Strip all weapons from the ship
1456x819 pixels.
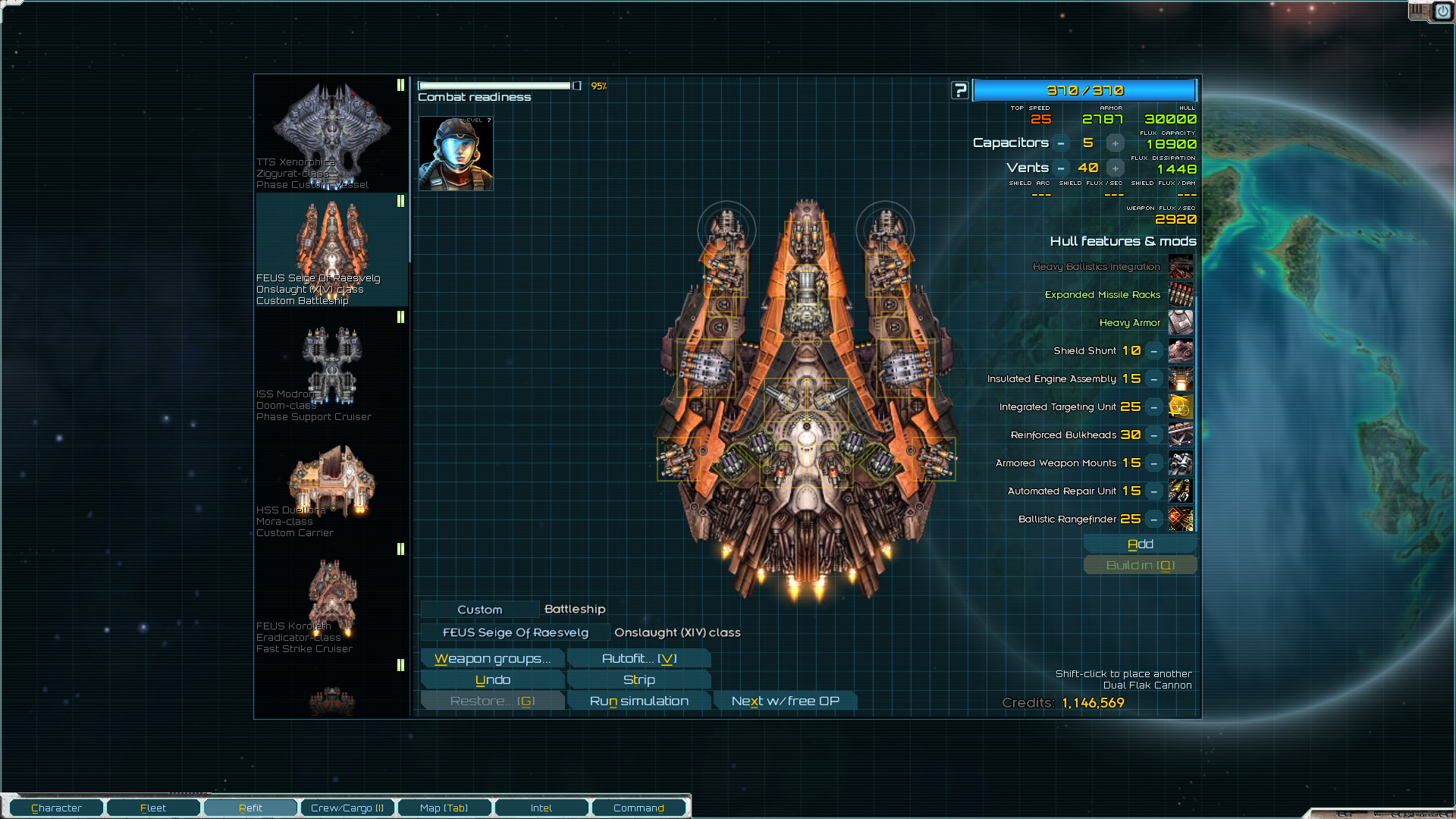click(x=639, y=679)
